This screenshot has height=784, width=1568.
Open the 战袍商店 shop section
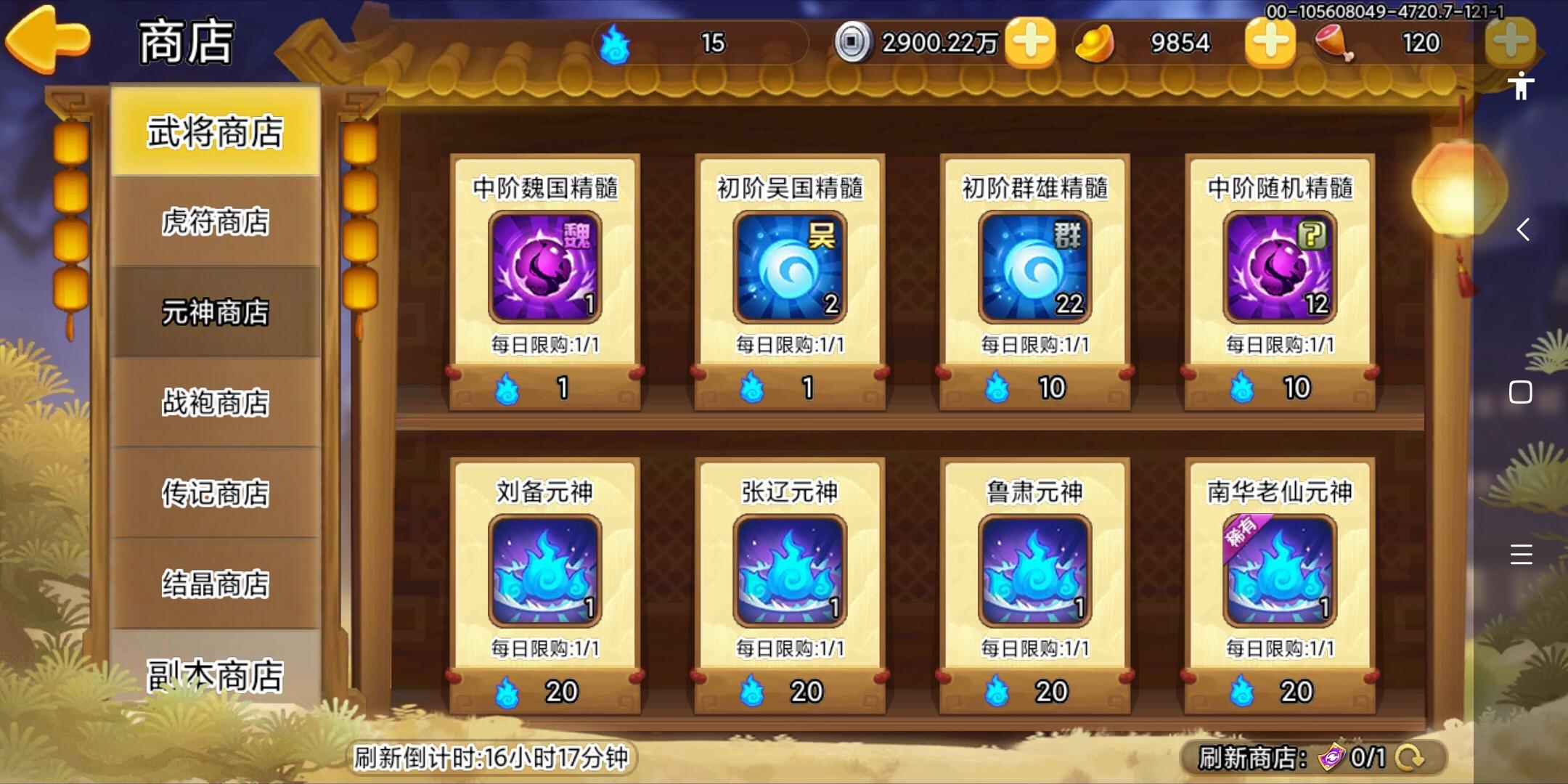pyautogui.click(x=214, y=401)
